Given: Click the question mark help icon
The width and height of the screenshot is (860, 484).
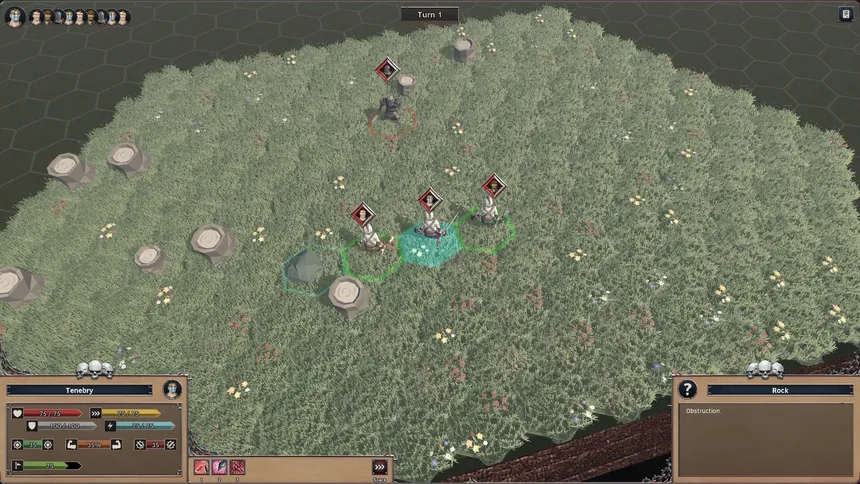Looking at the screenshot, I should click(x=687, y=389).
